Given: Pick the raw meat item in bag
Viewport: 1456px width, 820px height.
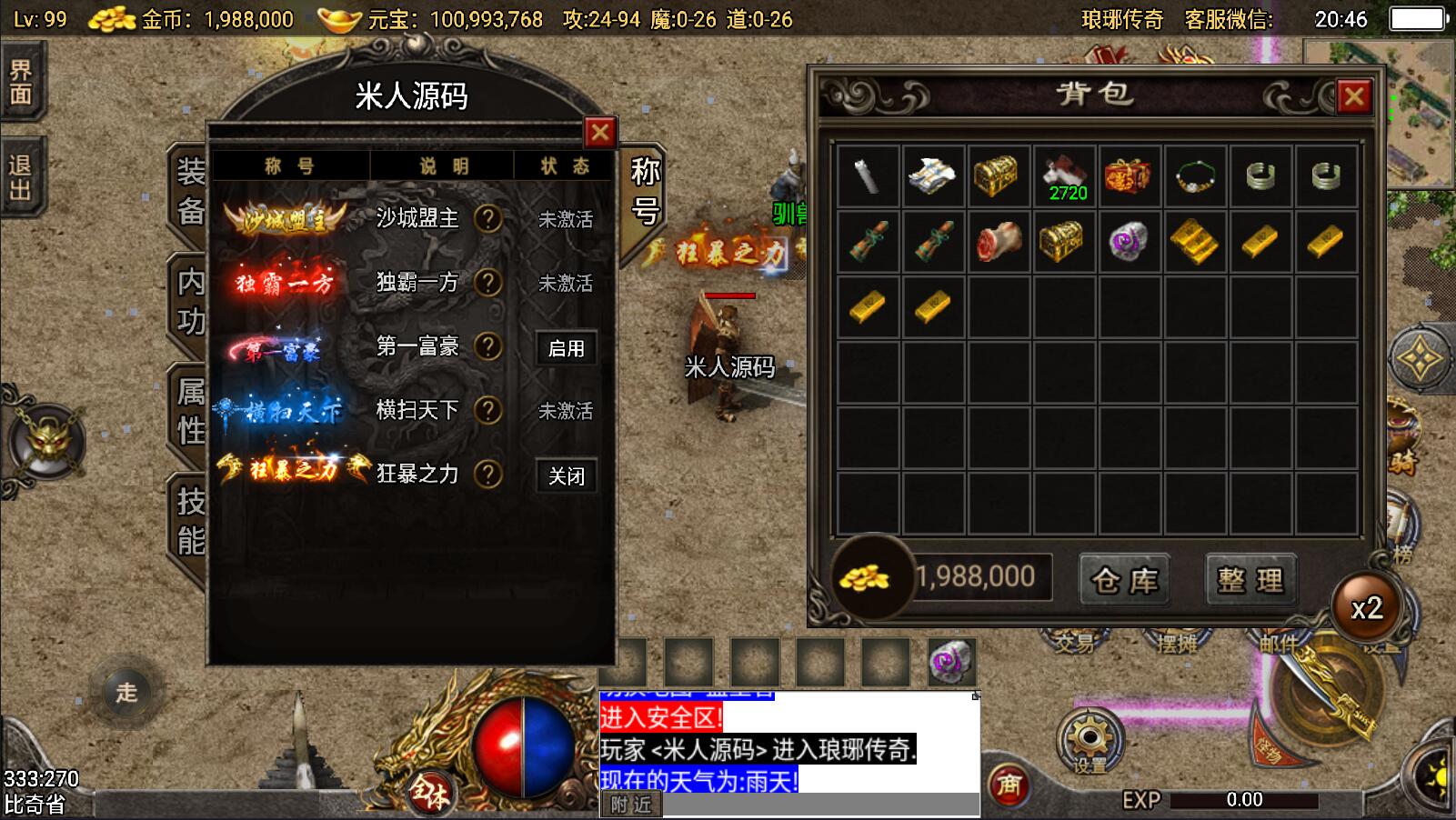Looking at the screenshot, I should click(999, 242).
